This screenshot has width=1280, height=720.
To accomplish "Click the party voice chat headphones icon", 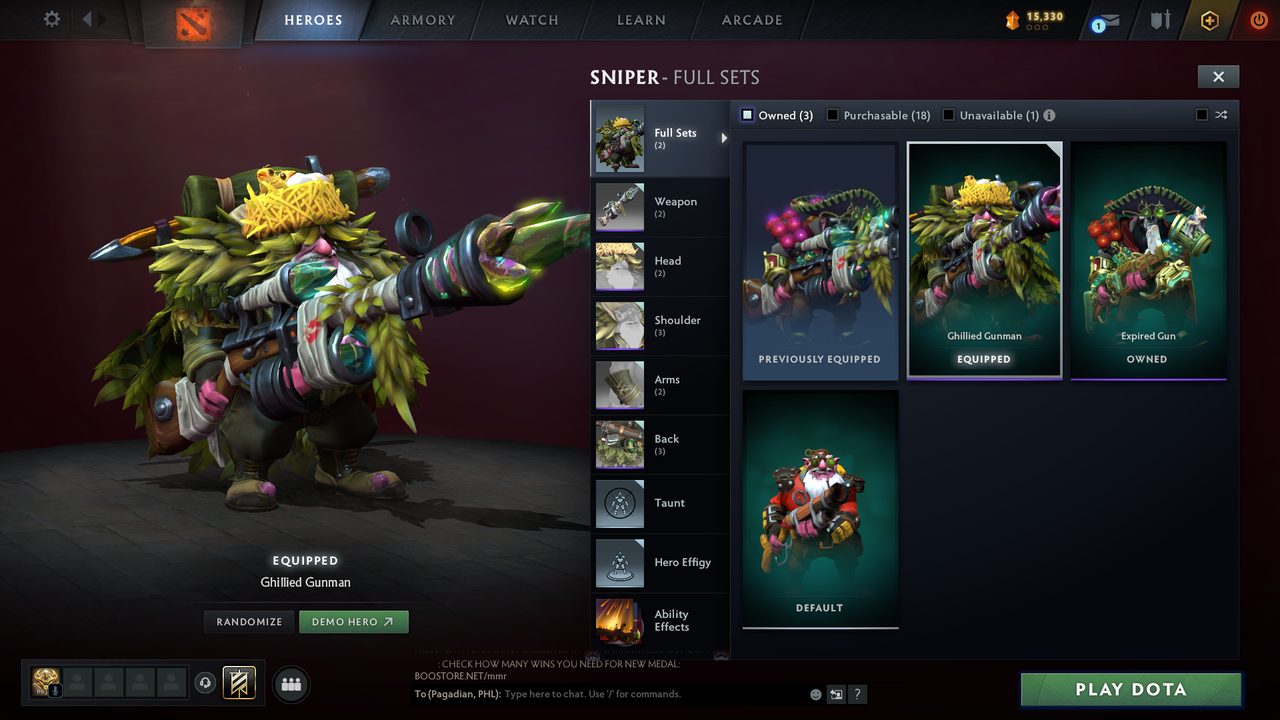I will pos(207,683).
